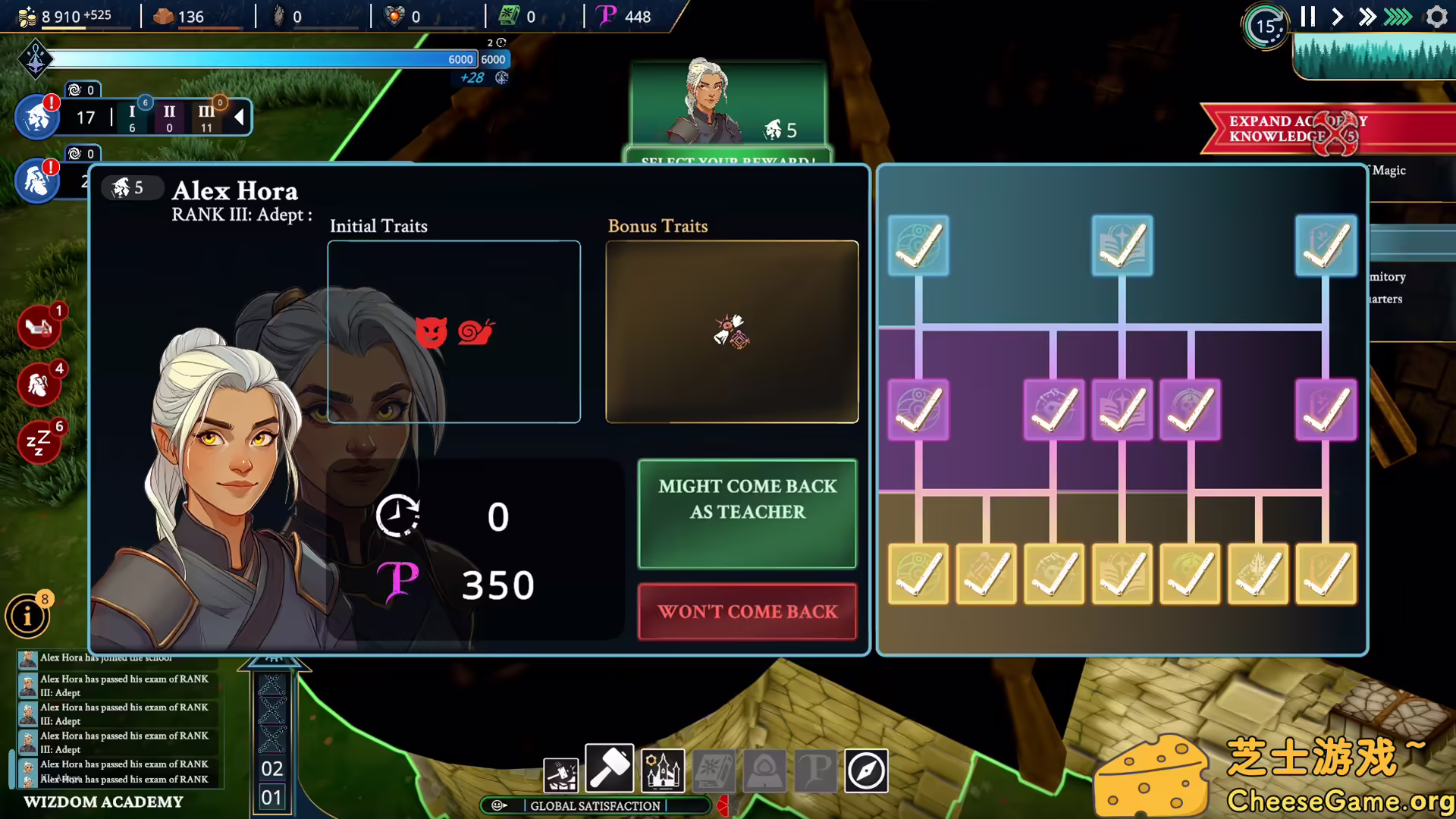Set game speed to double arrow
The width and height of the screenshot is (1456, 819).
coord(1367,17)
